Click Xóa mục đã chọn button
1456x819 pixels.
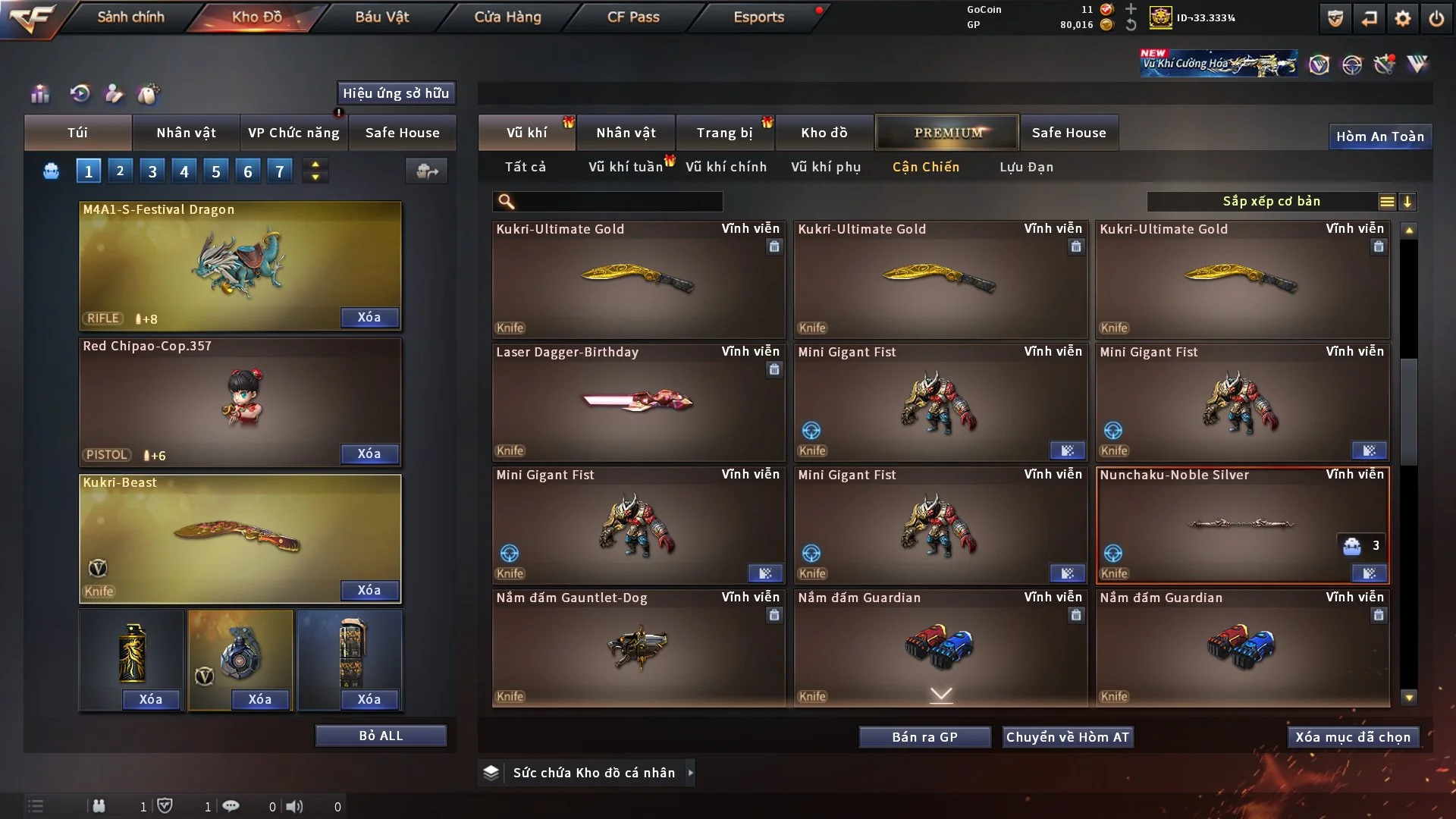coord(1353,737)
